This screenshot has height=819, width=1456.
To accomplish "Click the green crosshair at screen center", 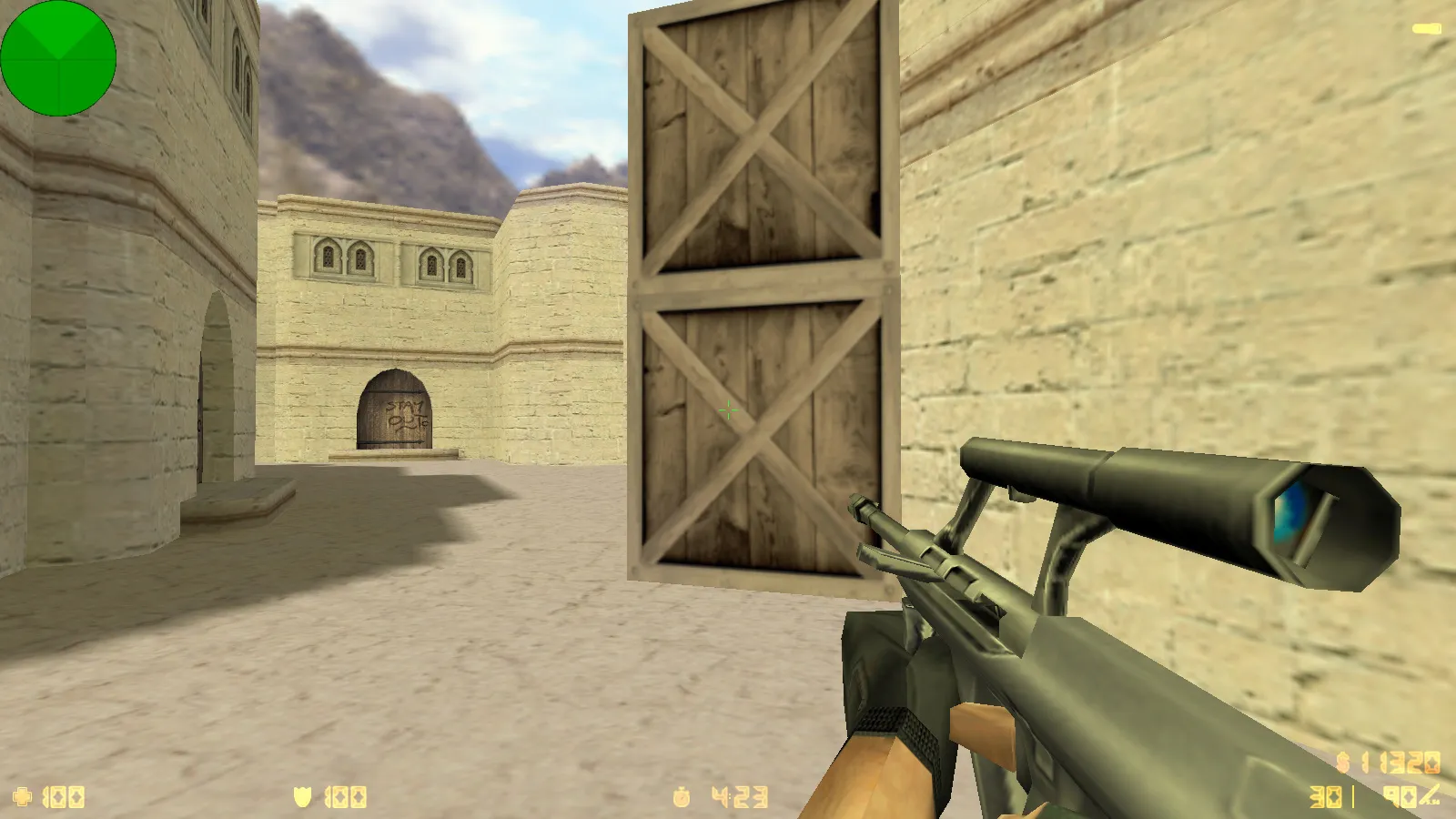I will (728, 409).
